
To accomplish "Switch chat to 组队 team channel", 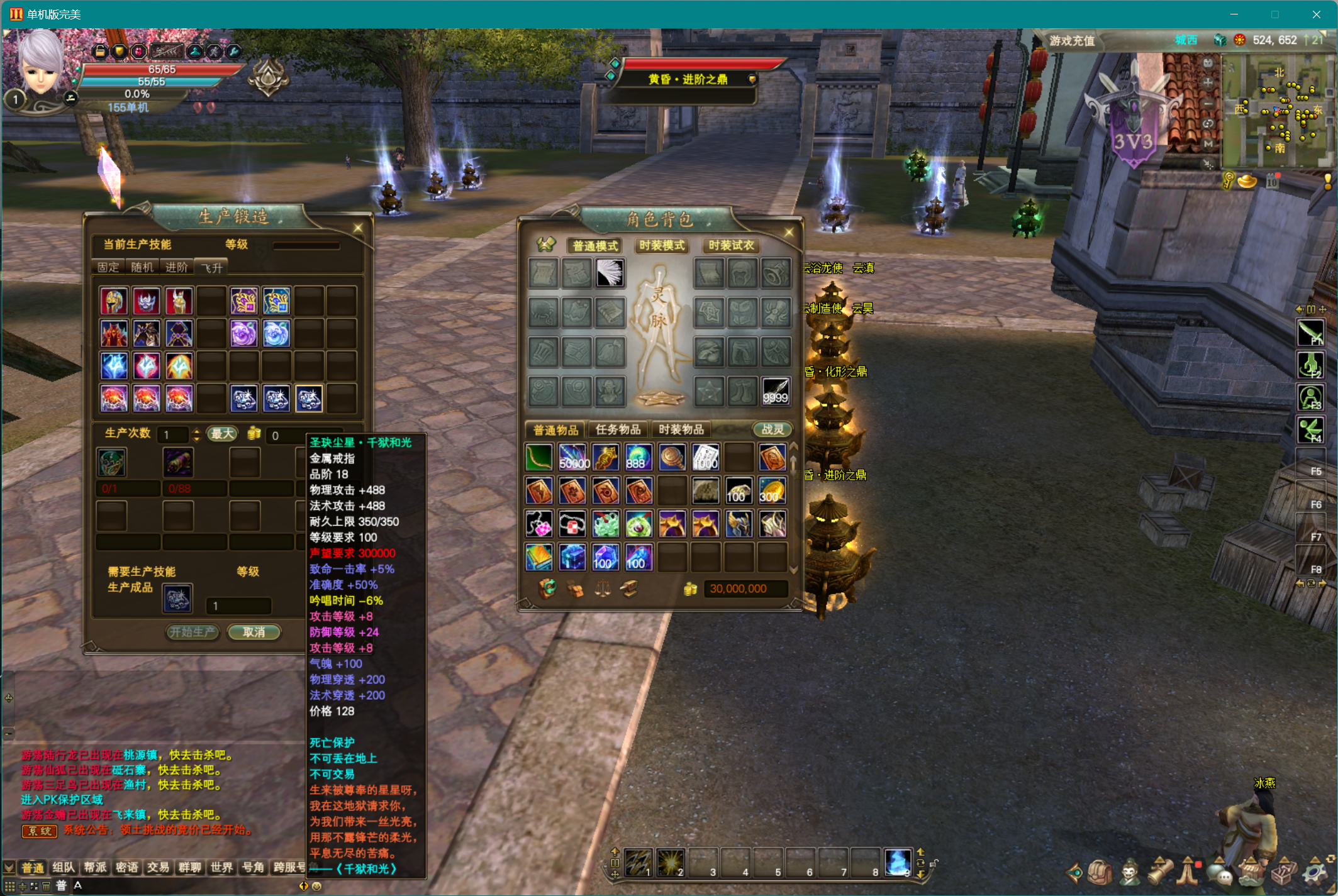I will [63, 868].
